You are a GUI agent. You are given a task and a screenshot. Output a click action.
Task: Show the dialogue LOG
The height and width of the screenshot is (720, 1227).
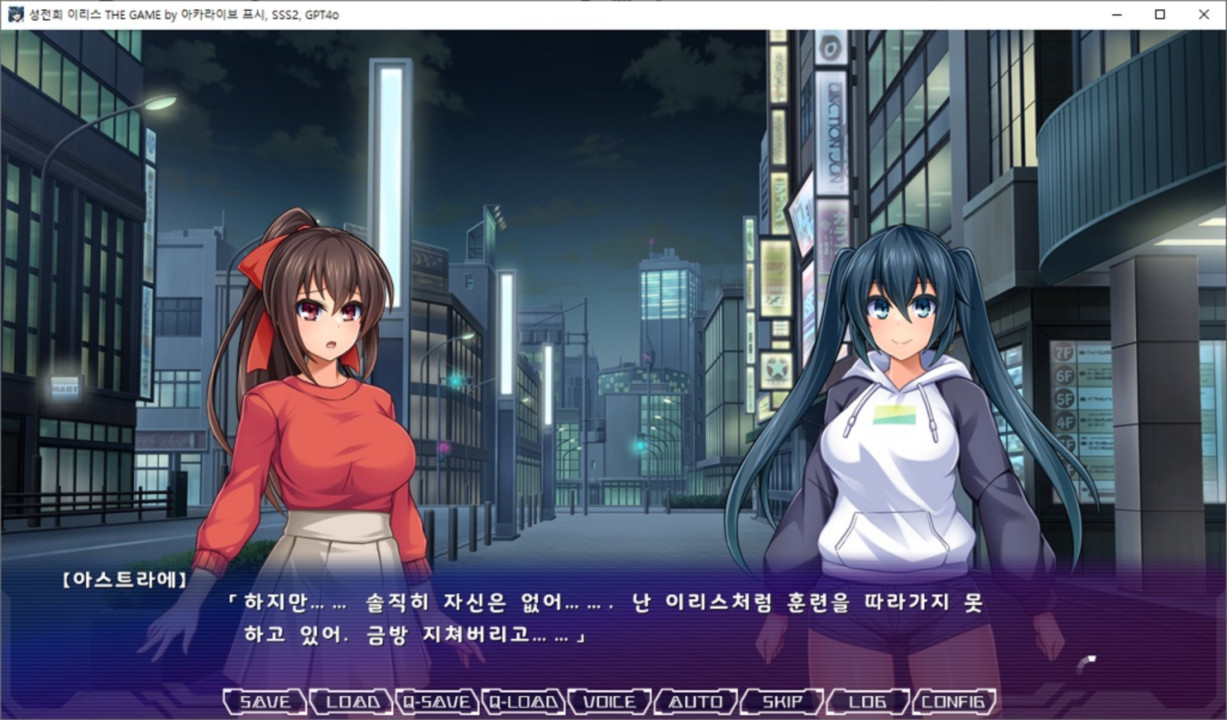pyautogui.click(x=867, y=702)
